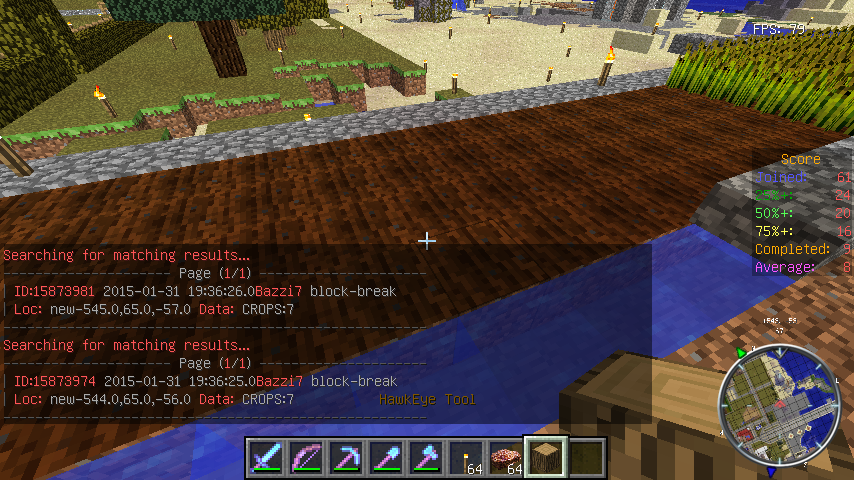854x480 pixels.
Task: Select the stack of 64 torches
Action: click(465, 457)
